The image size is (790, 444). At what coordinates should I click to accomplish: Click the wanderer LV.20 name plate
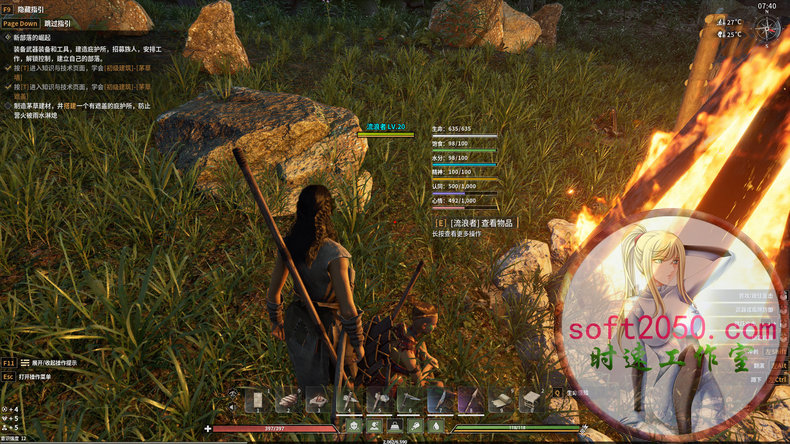click(x=385, y=127)
